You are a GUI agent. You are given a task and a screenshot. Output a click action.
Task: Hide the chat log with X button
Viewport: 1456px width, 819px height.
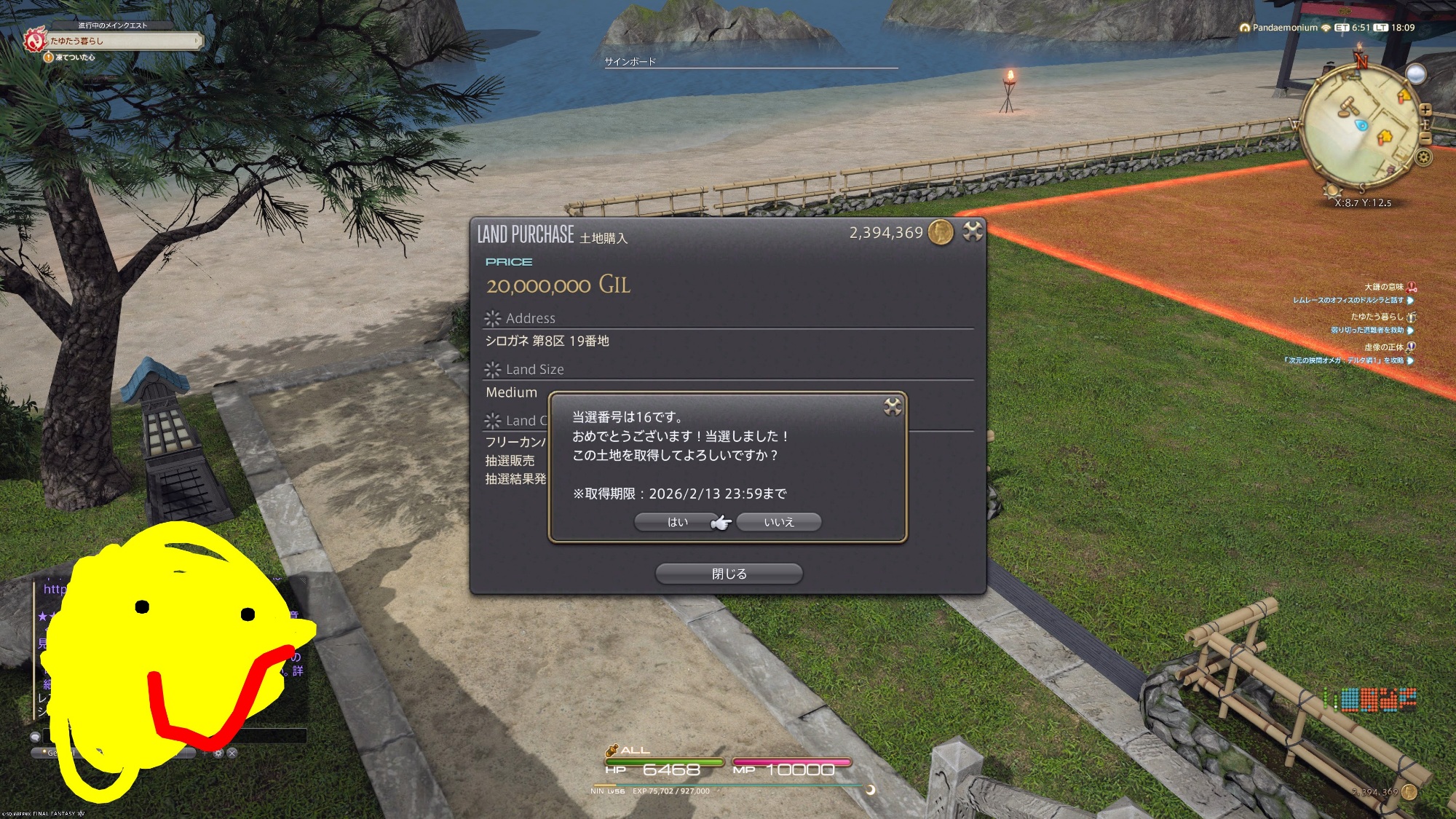(x=232, y=753)
